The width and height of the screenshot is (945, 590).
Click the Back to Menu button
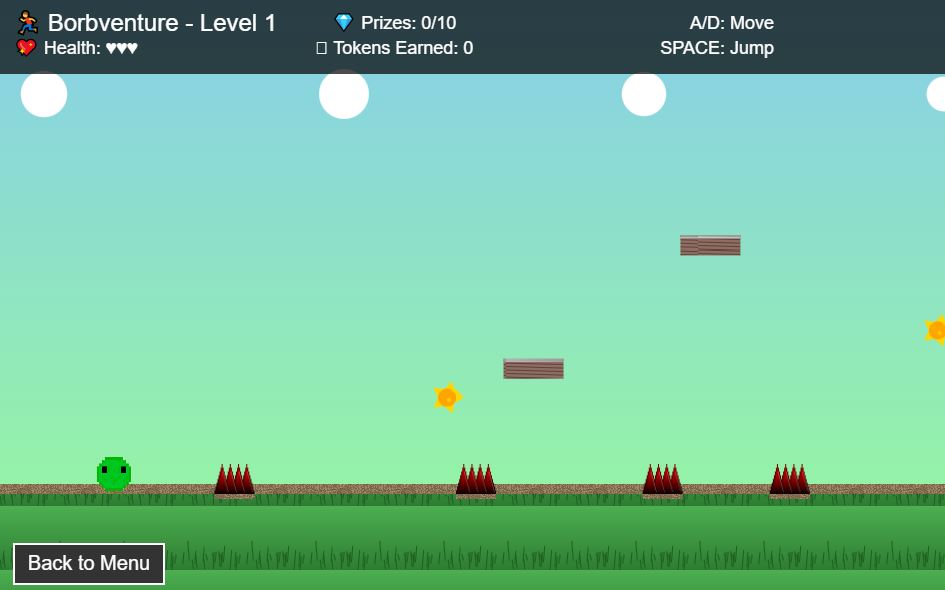point(89,564)
